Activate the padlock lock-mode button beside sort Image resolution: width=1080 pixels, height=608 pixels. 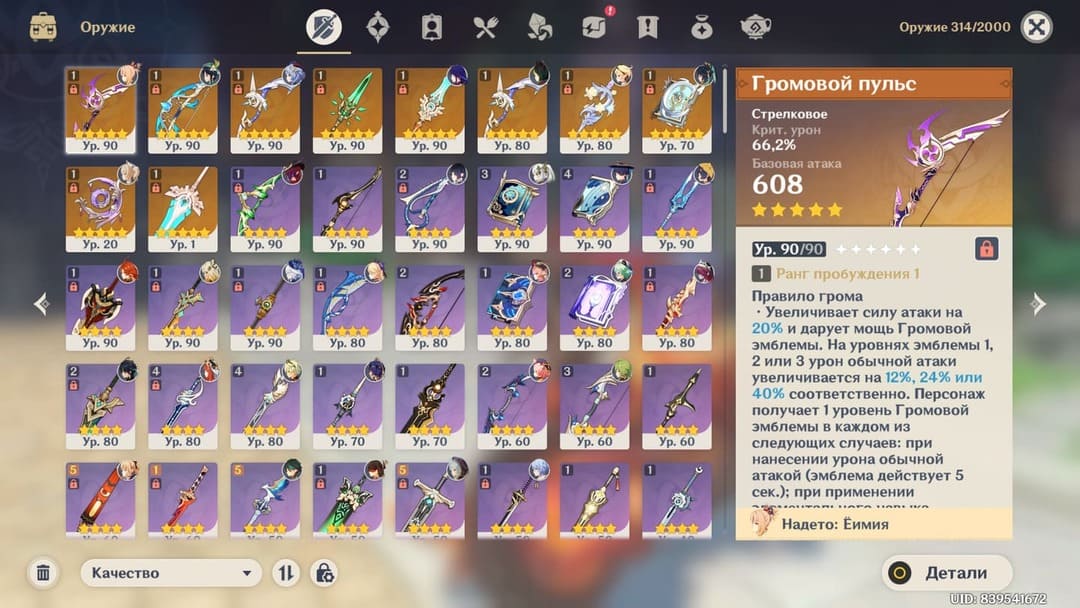(x=323, y=573)
